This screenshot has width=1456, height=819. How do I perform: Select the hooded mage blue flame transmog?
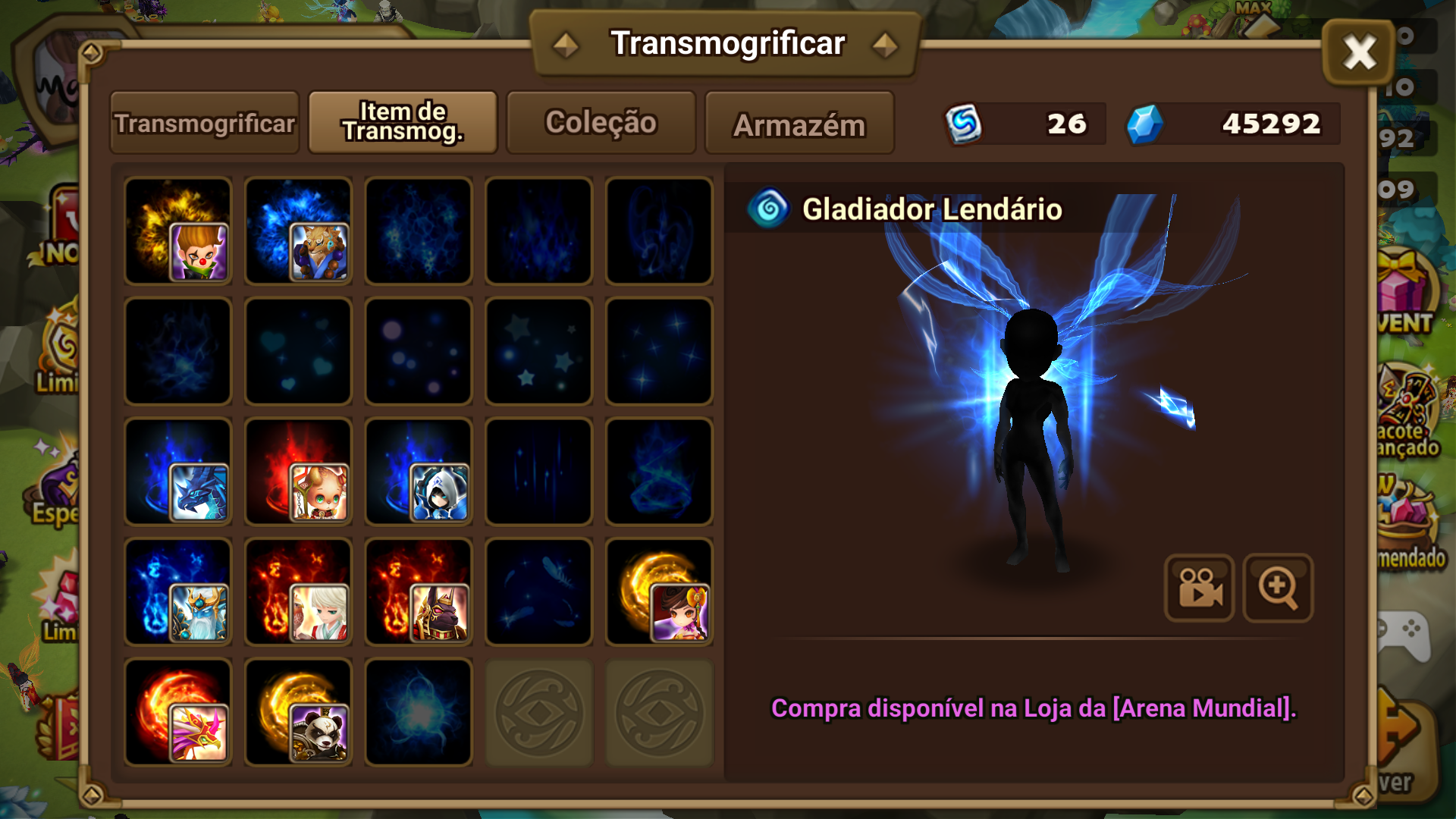pos(418,471)
